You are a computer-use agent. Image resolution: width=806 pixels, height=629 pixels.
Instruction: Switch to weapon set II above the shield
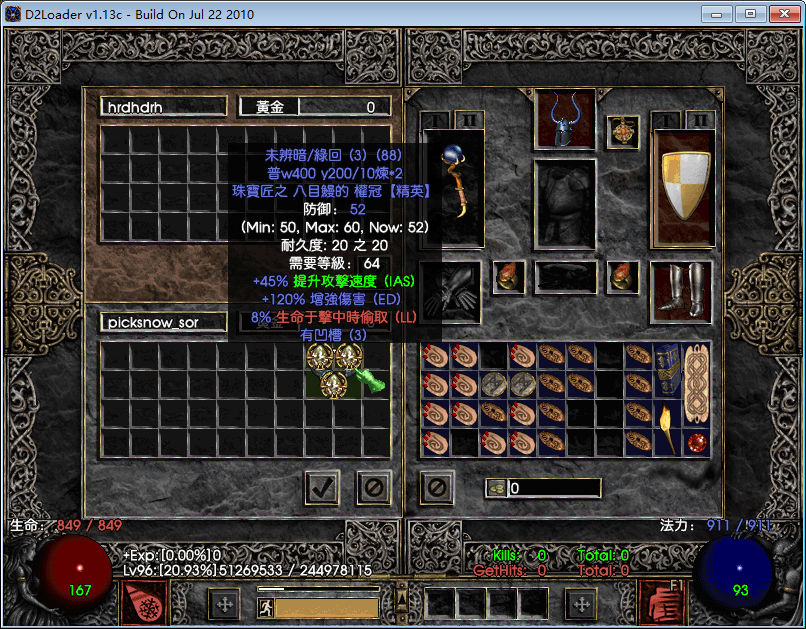pyautogui.click(x=700, y=120)
